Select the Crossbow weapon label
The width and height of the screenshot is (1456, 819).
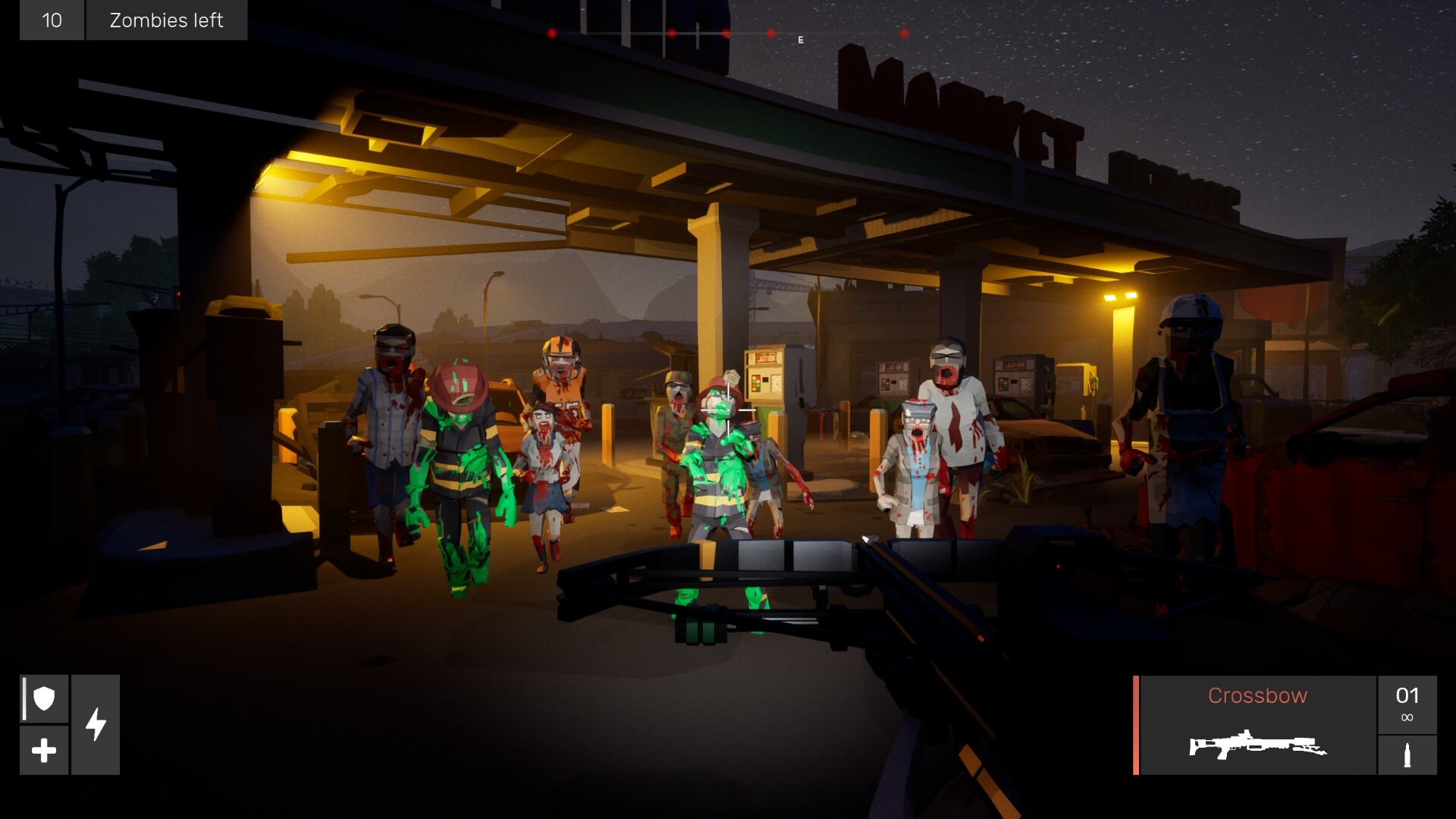1258,695
